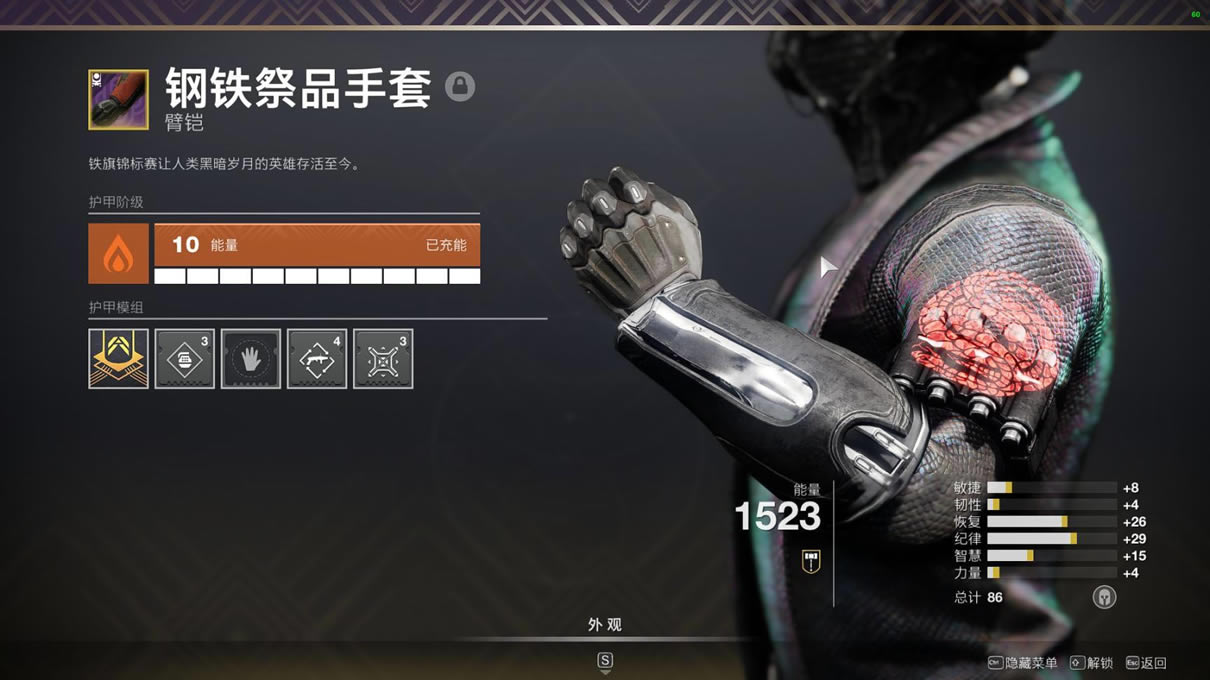Open the 外观 appearance section
The height and width of the screenshot is (680, 1210).
(605, 625)
